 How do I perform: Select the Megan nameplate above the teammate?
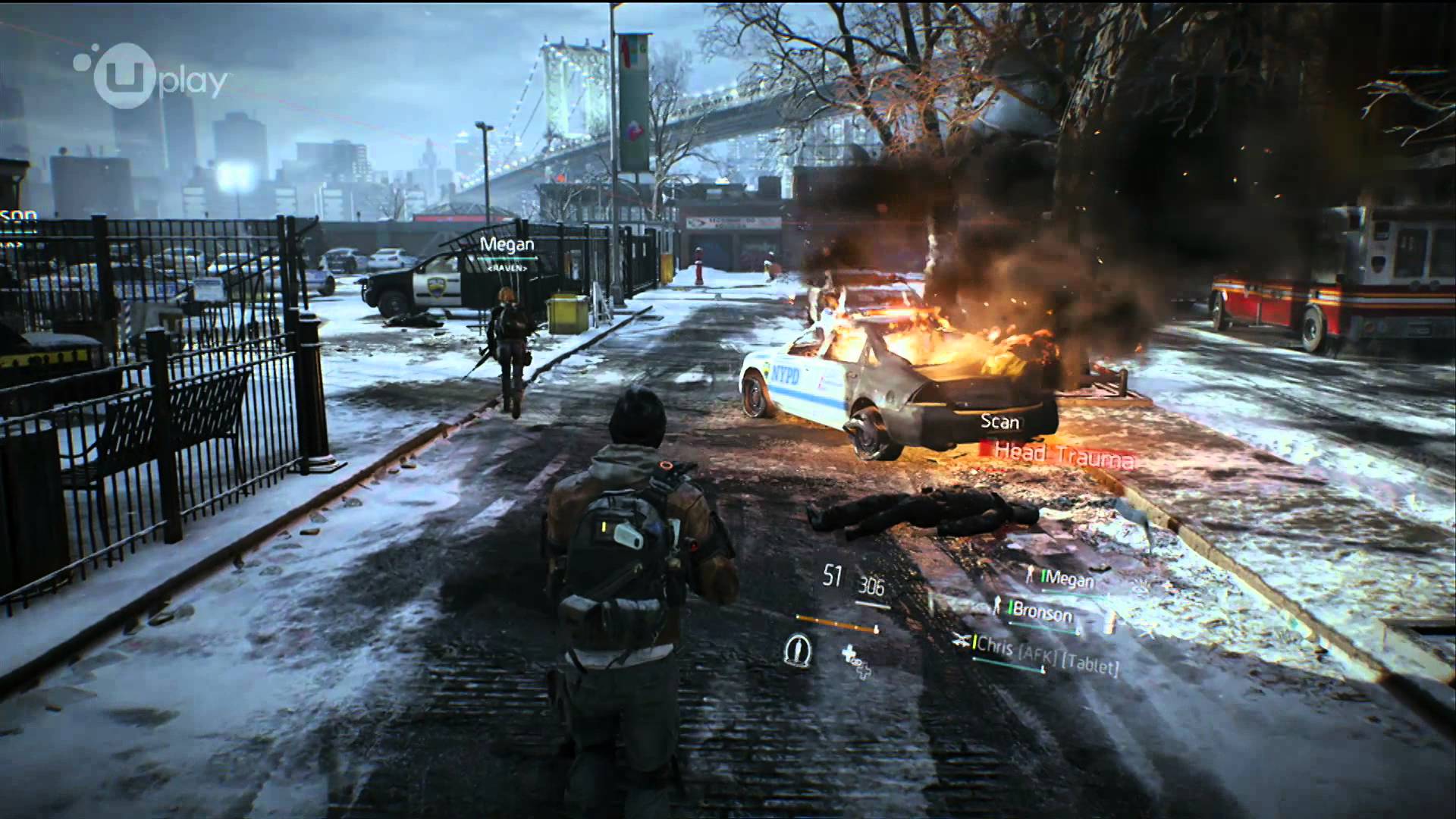pos(507,244)
